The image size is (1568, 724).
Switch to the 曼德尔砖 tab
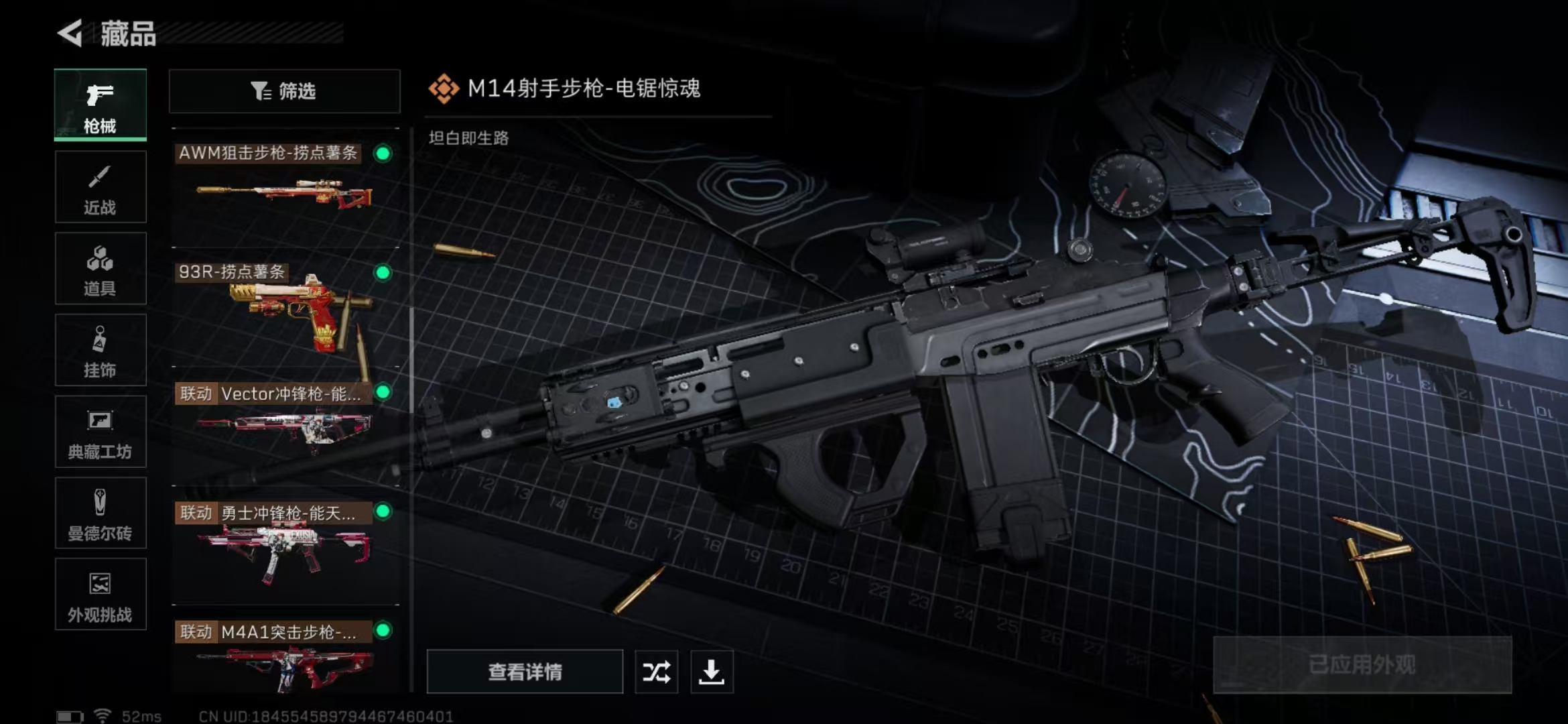101,514
